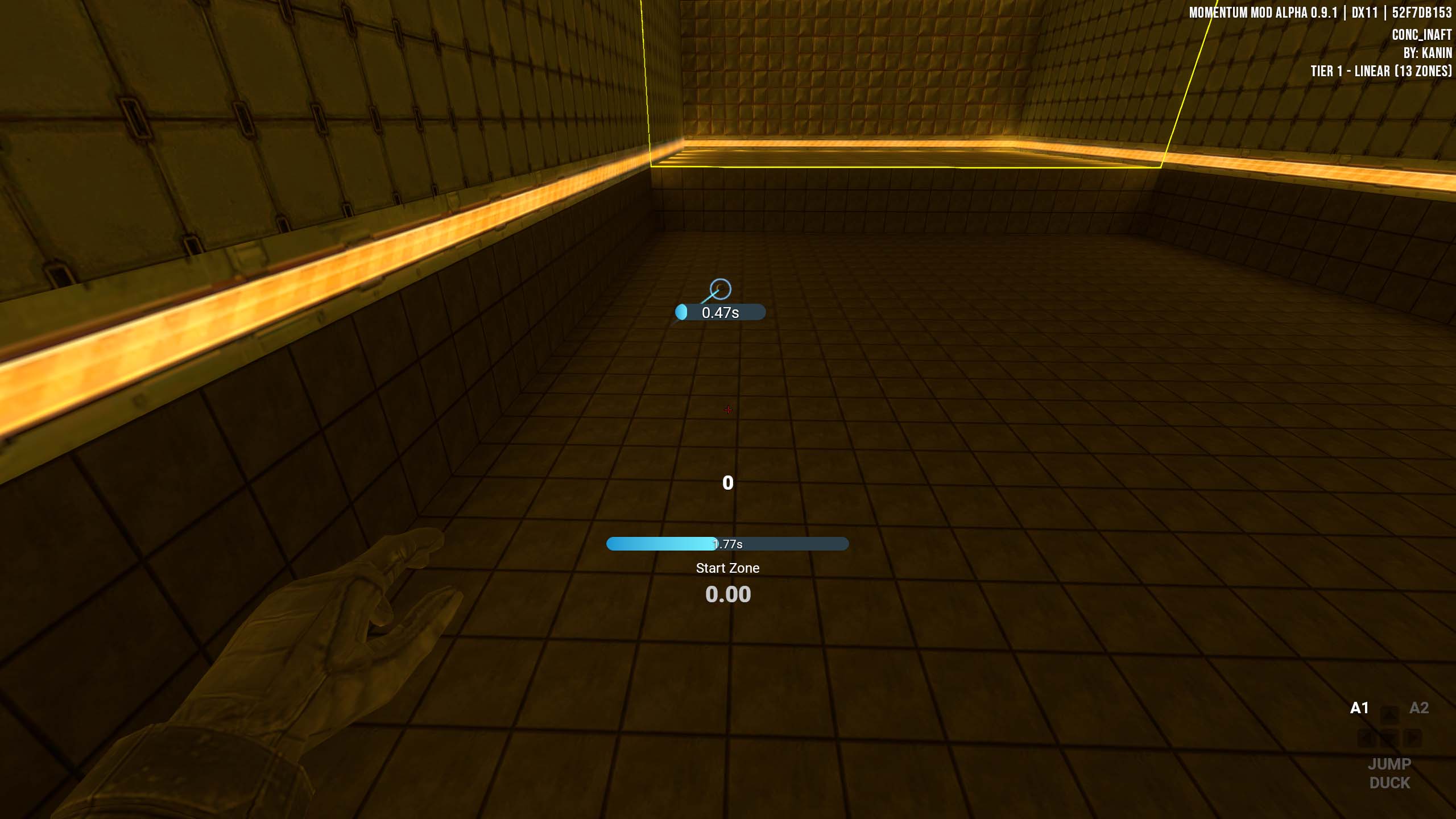Click the right arrow key in the keypress display
Screen dimensions: 1456x819
tap(1412, 738)
